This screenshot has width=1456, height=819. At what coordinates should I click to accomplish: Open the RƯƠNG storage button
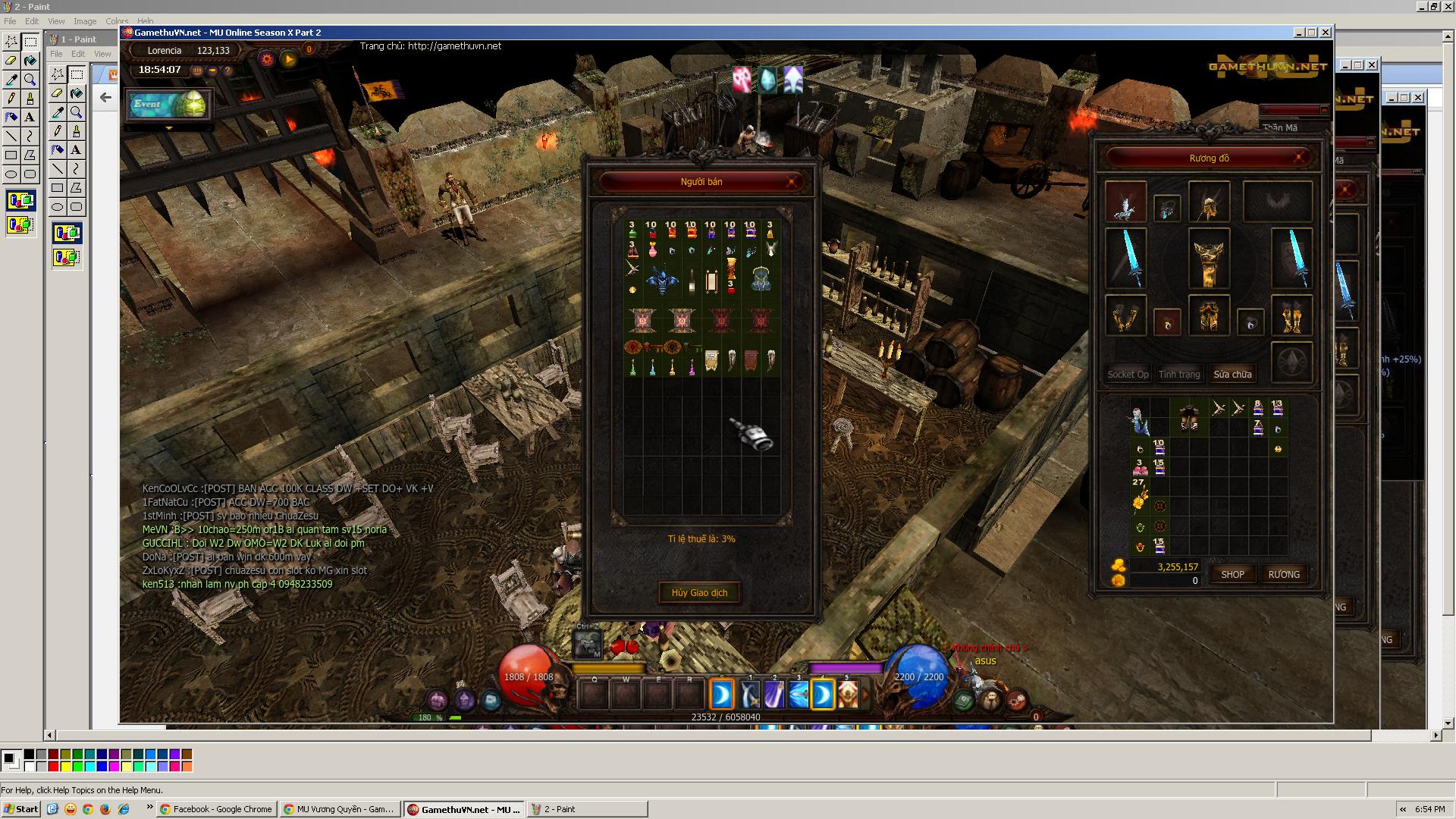click(1283, 574)
